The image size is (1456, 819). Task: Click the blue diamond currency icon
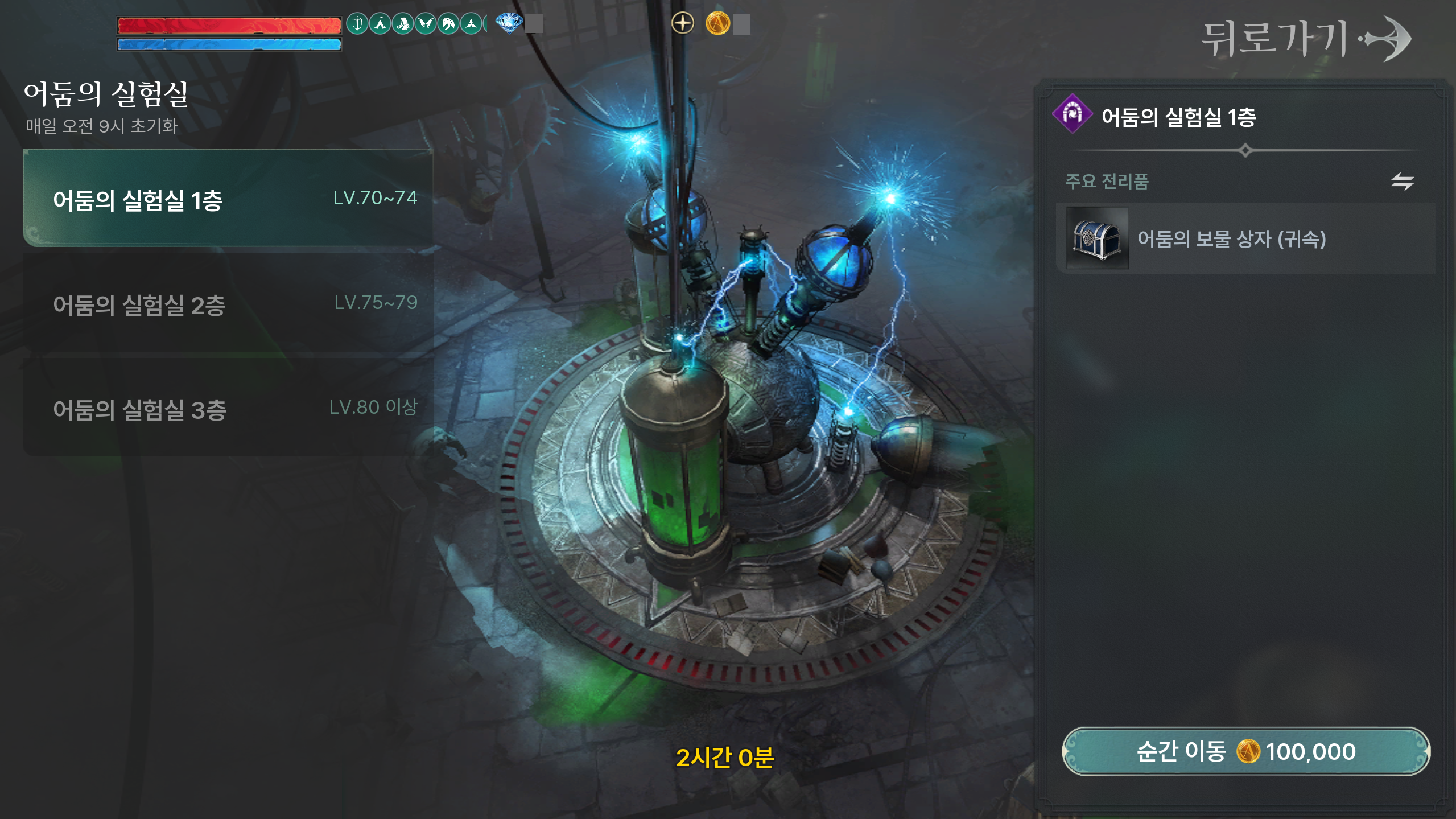pyautogui.click(x=509, y=23)
